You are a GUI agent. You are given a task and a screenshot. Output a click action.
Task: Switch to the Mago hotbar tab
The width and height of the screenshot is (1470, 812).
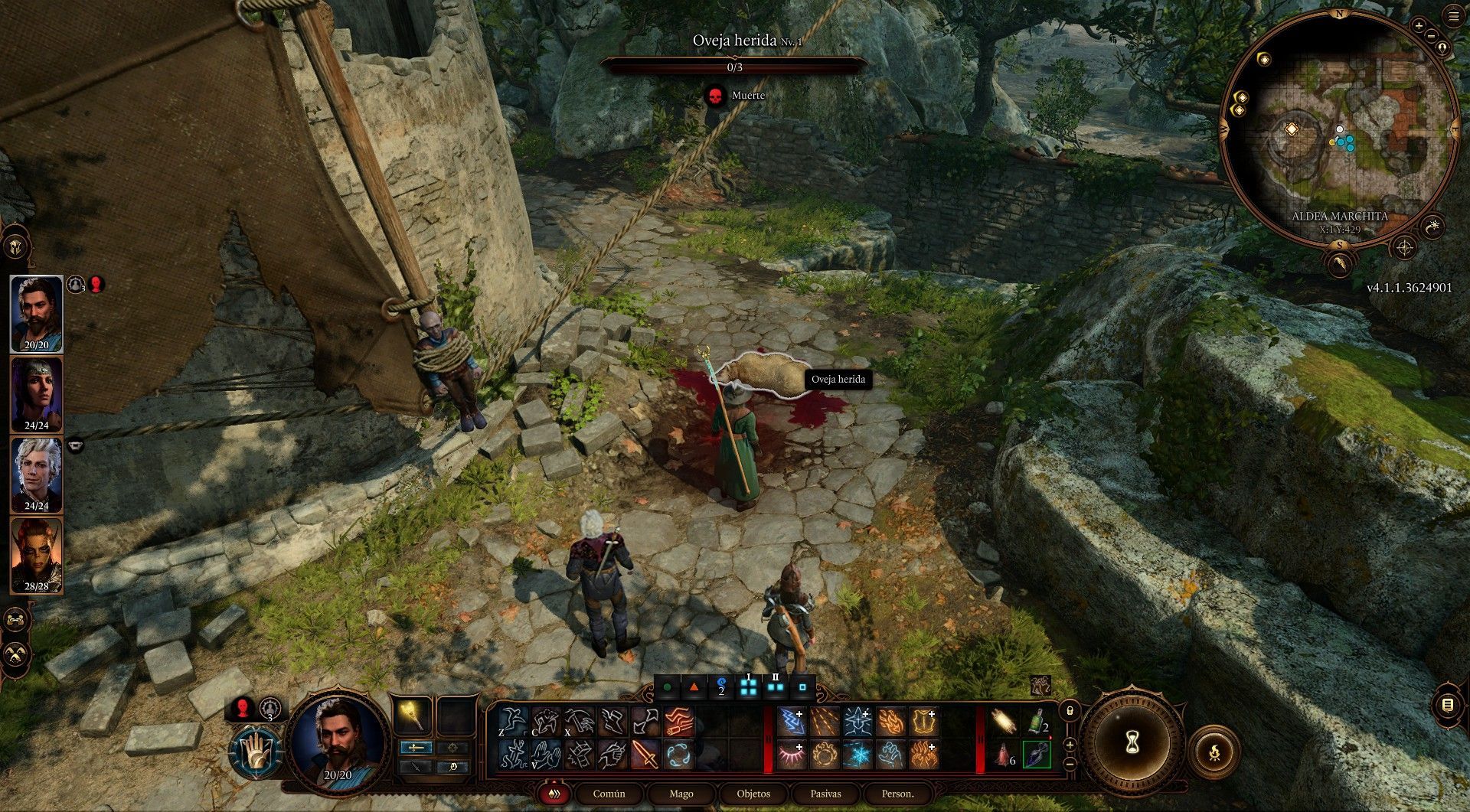681,794
